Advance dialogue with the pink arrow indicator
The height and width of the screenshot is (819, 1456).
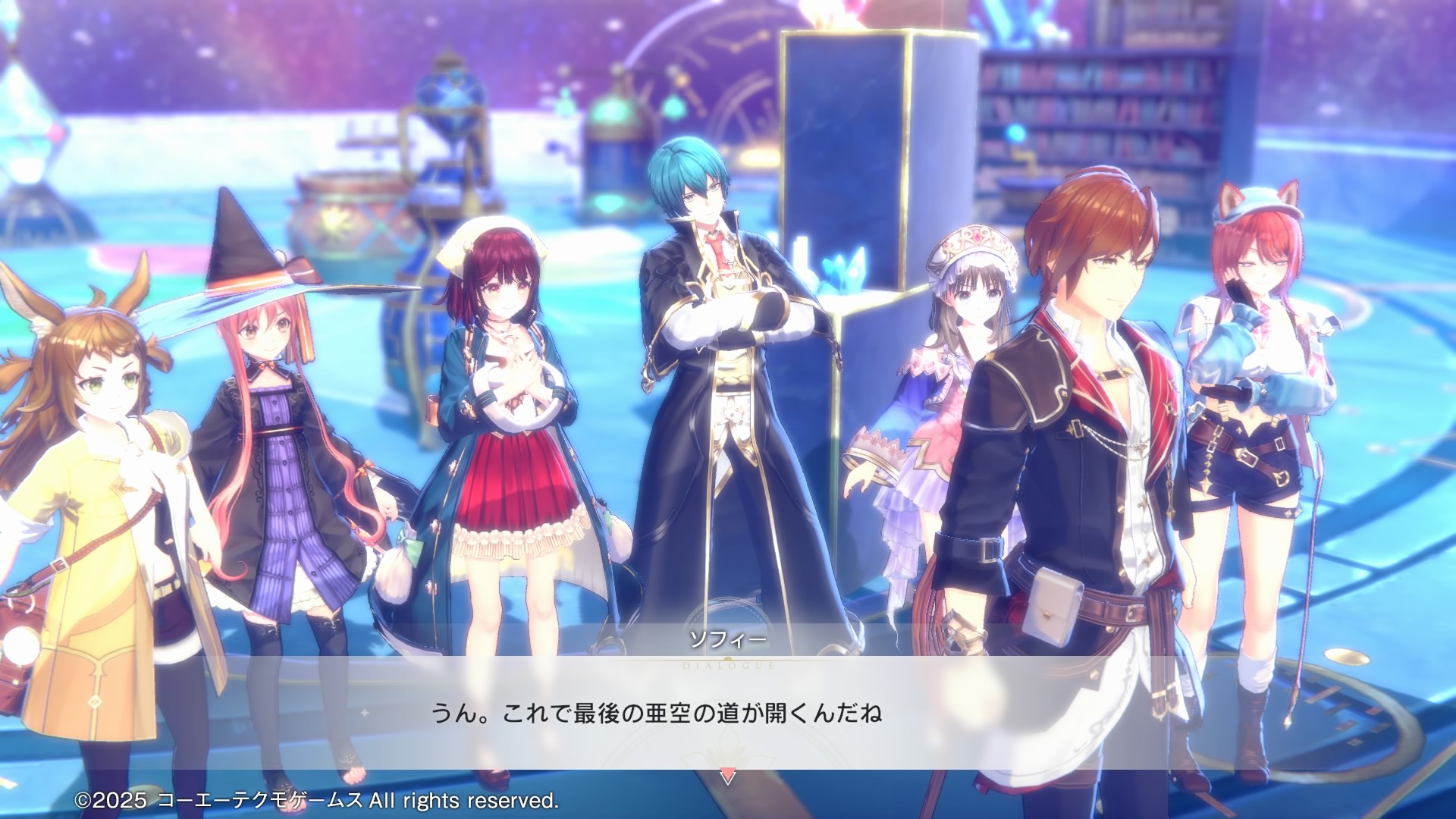[727, 777]
